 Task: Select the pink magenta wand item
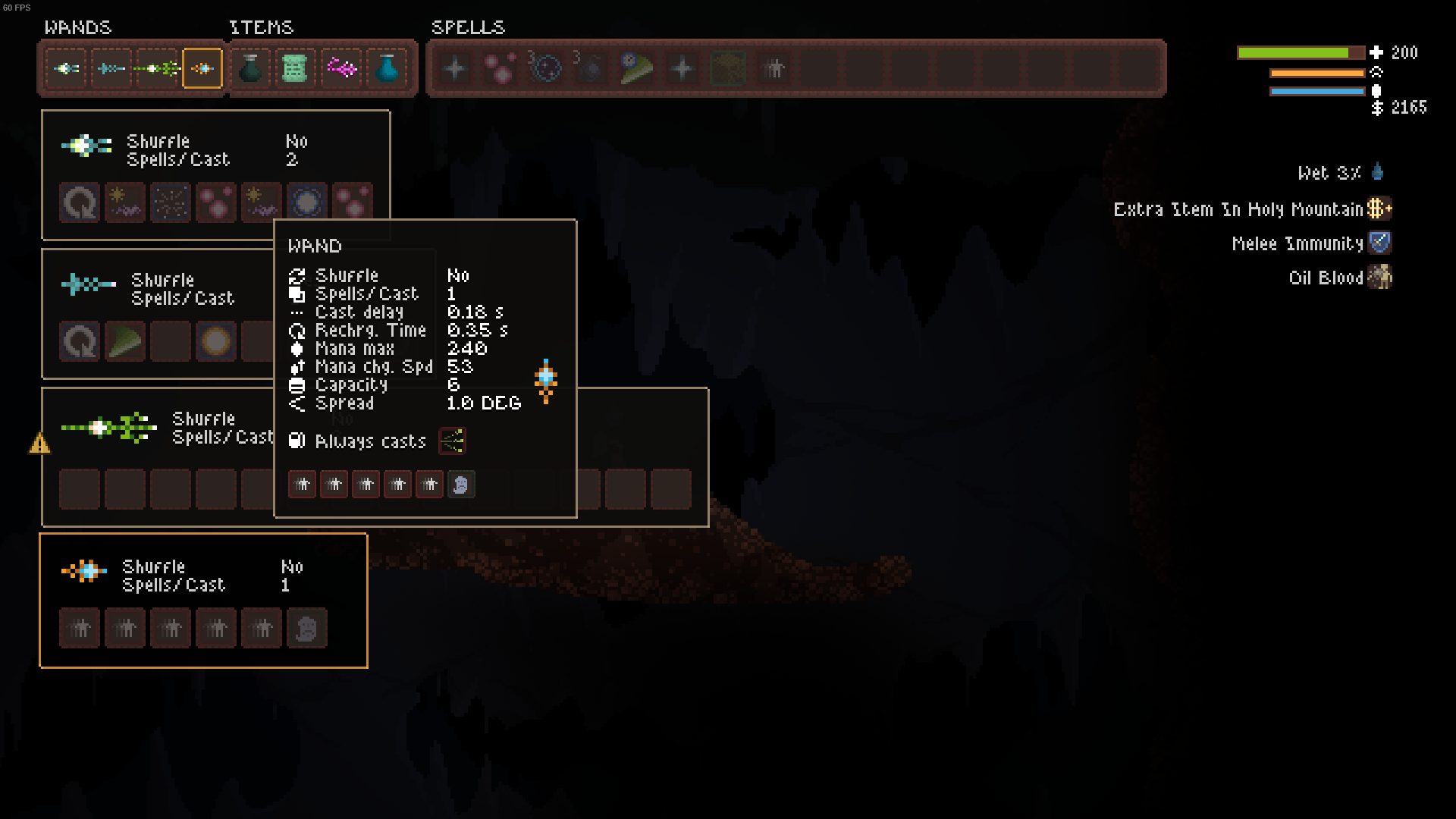[341, 69]
